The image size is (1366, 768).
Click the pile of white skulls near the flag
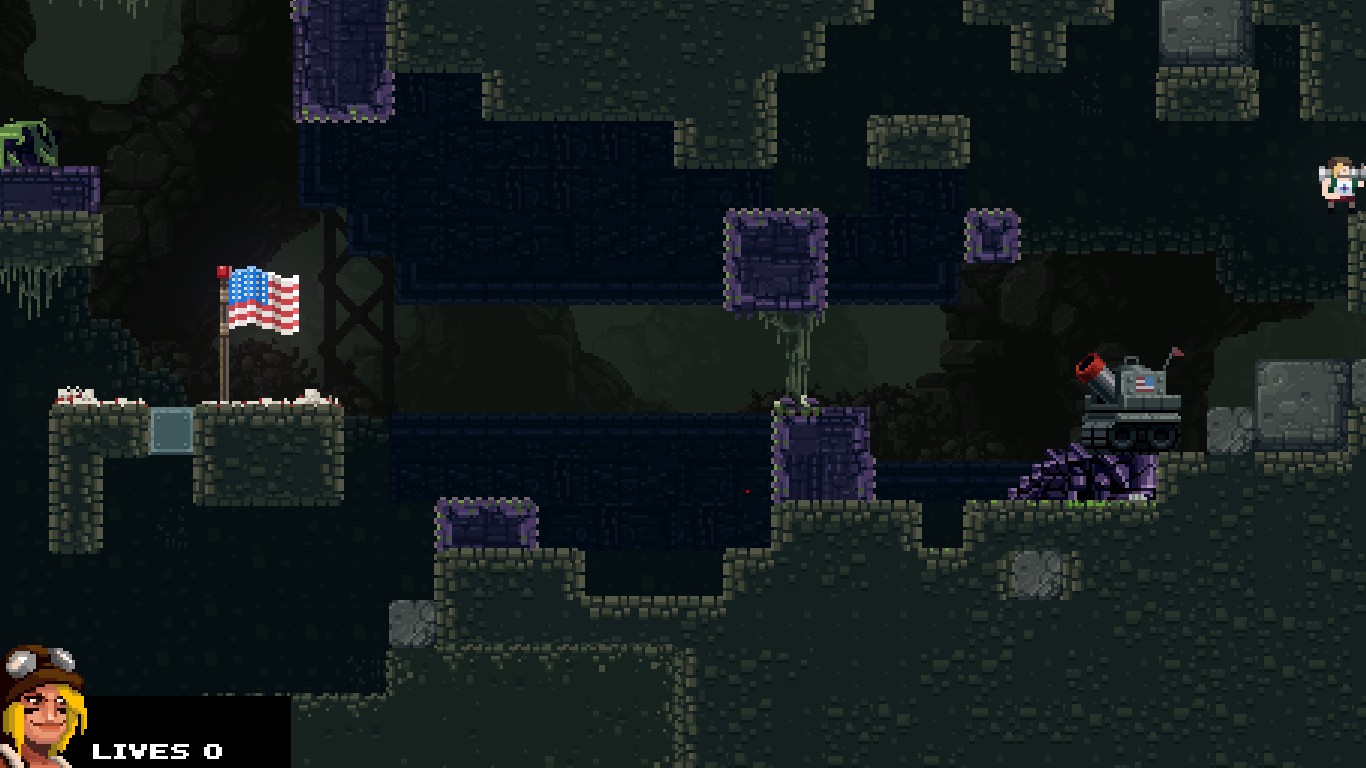(x=75, y=392)
